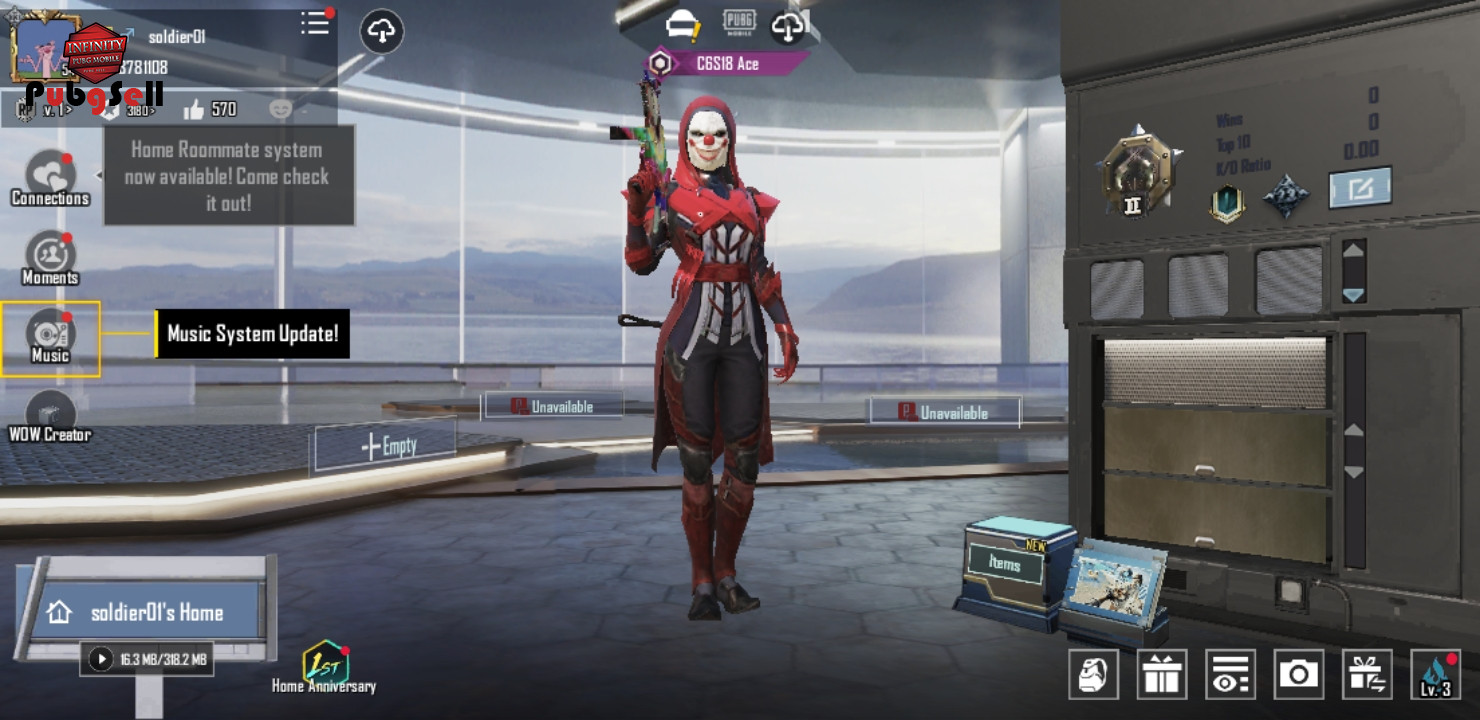Open the gift exchange icon
This screenshot has width=1480, height=720.
(1366, 674)
